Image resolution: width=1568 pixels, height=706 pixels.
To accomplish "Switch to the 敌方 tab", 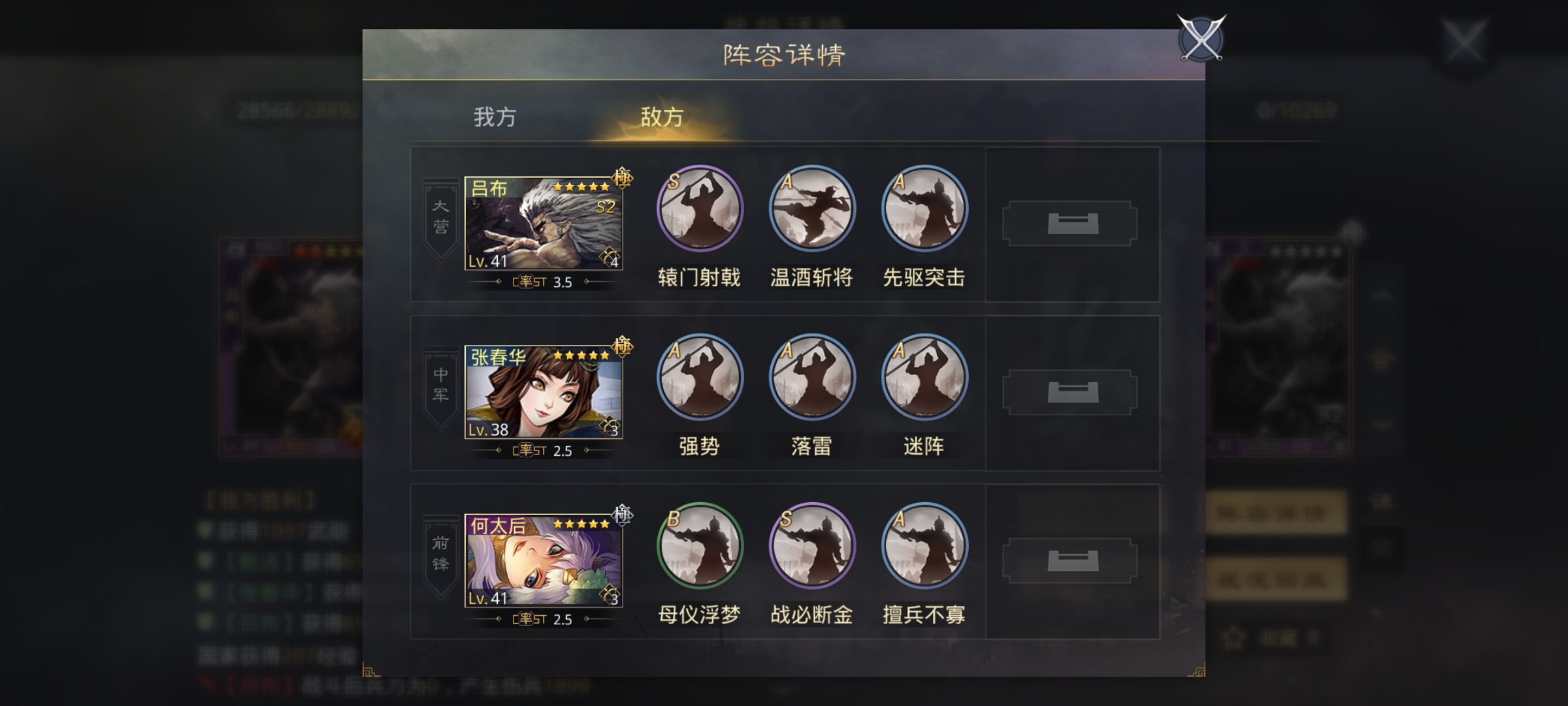I will pyautogui.click(x=663, y=118).
